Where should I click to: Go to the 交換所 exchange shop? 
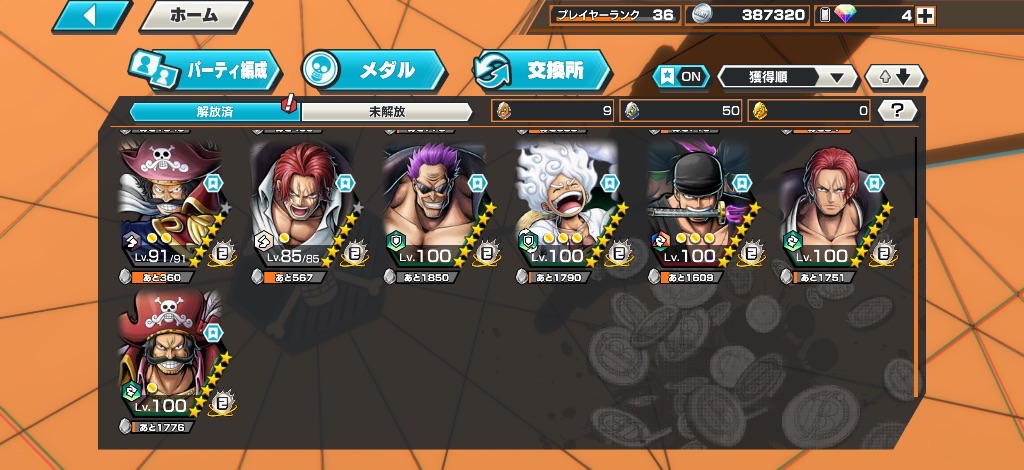point(543,70)
